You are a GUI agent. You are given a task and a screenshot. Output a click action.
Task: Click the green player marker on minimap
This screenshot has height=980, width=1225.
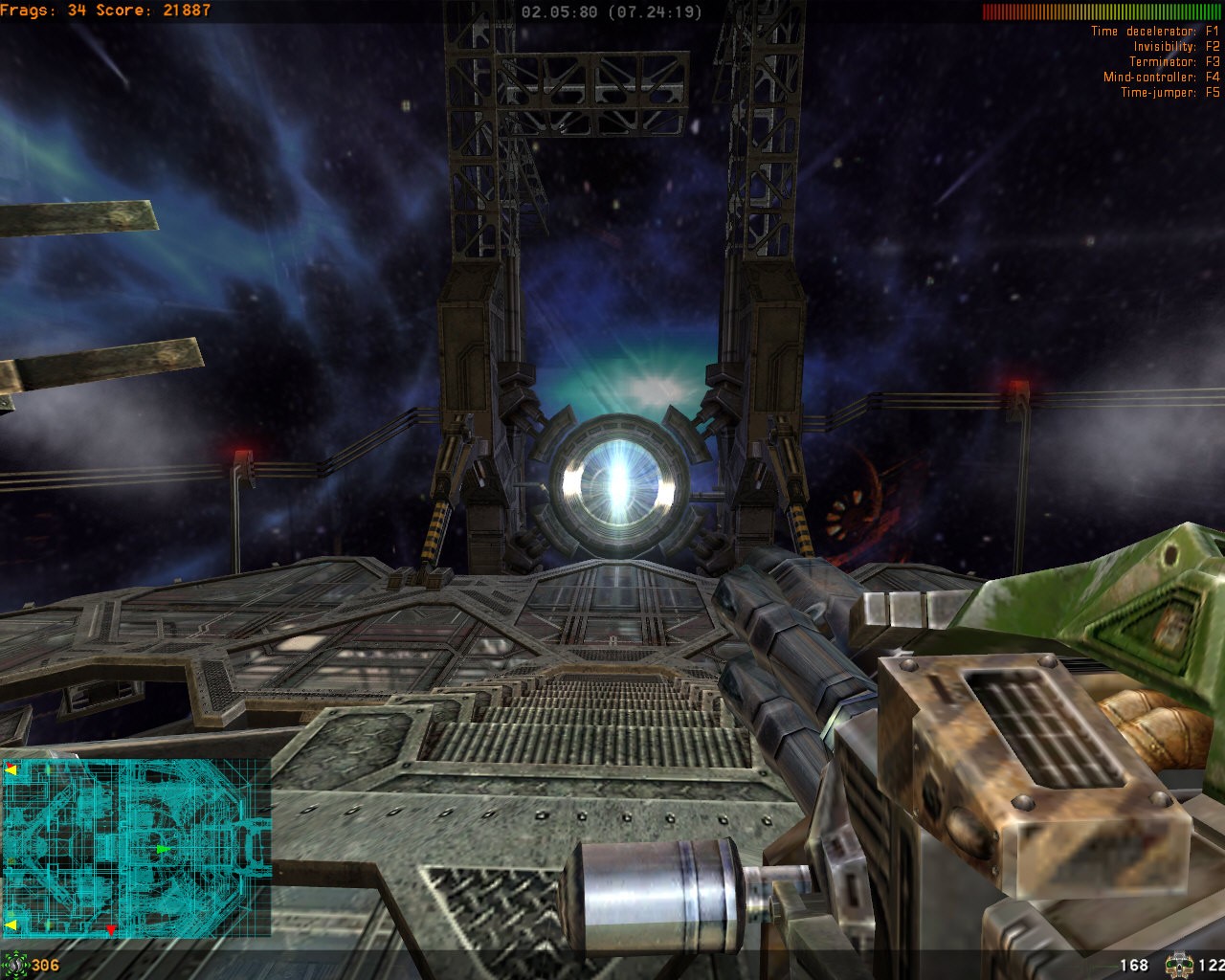coord(163,849)
